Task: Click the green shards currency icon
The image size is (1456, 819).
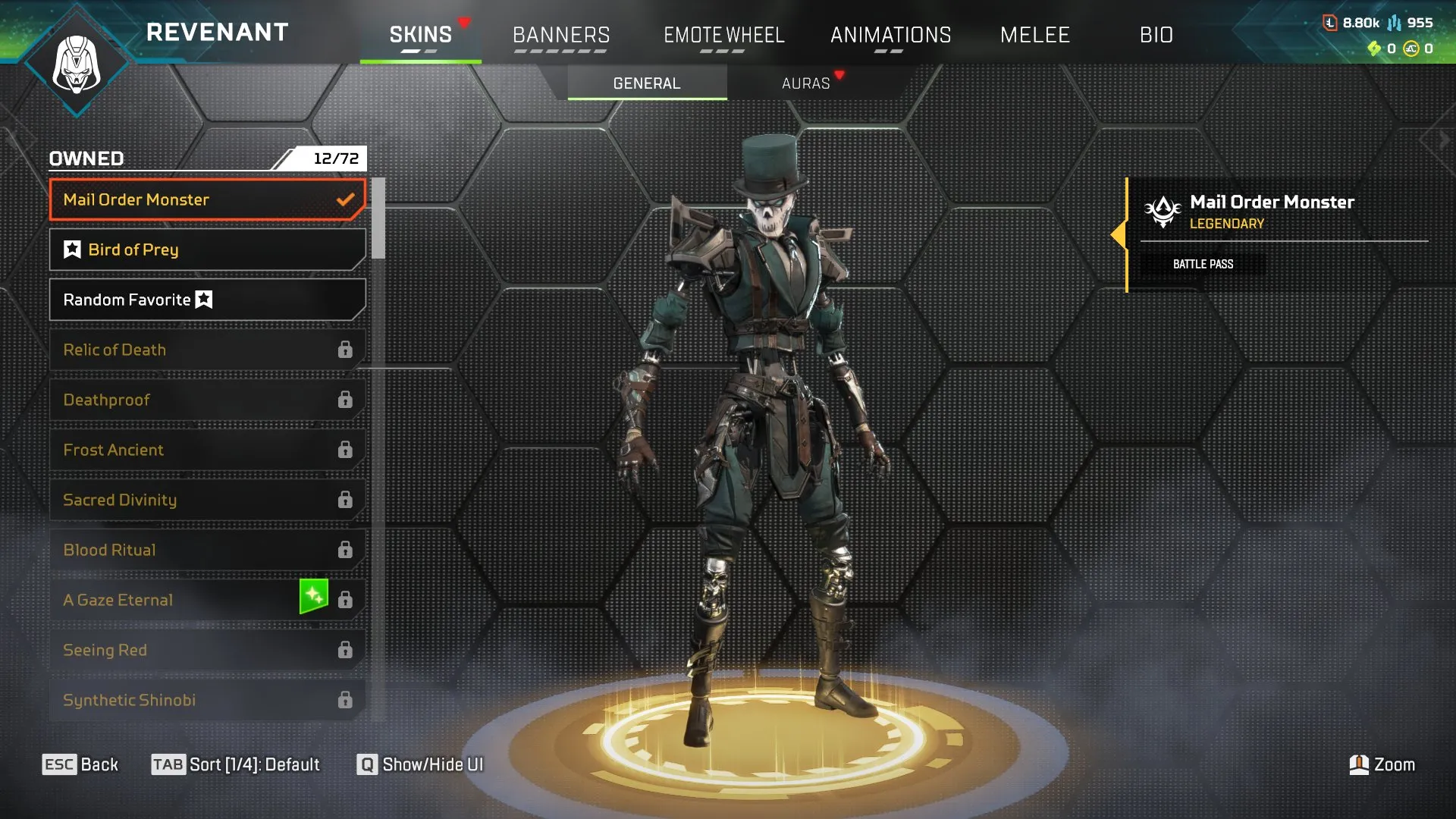Action: 1376,47
